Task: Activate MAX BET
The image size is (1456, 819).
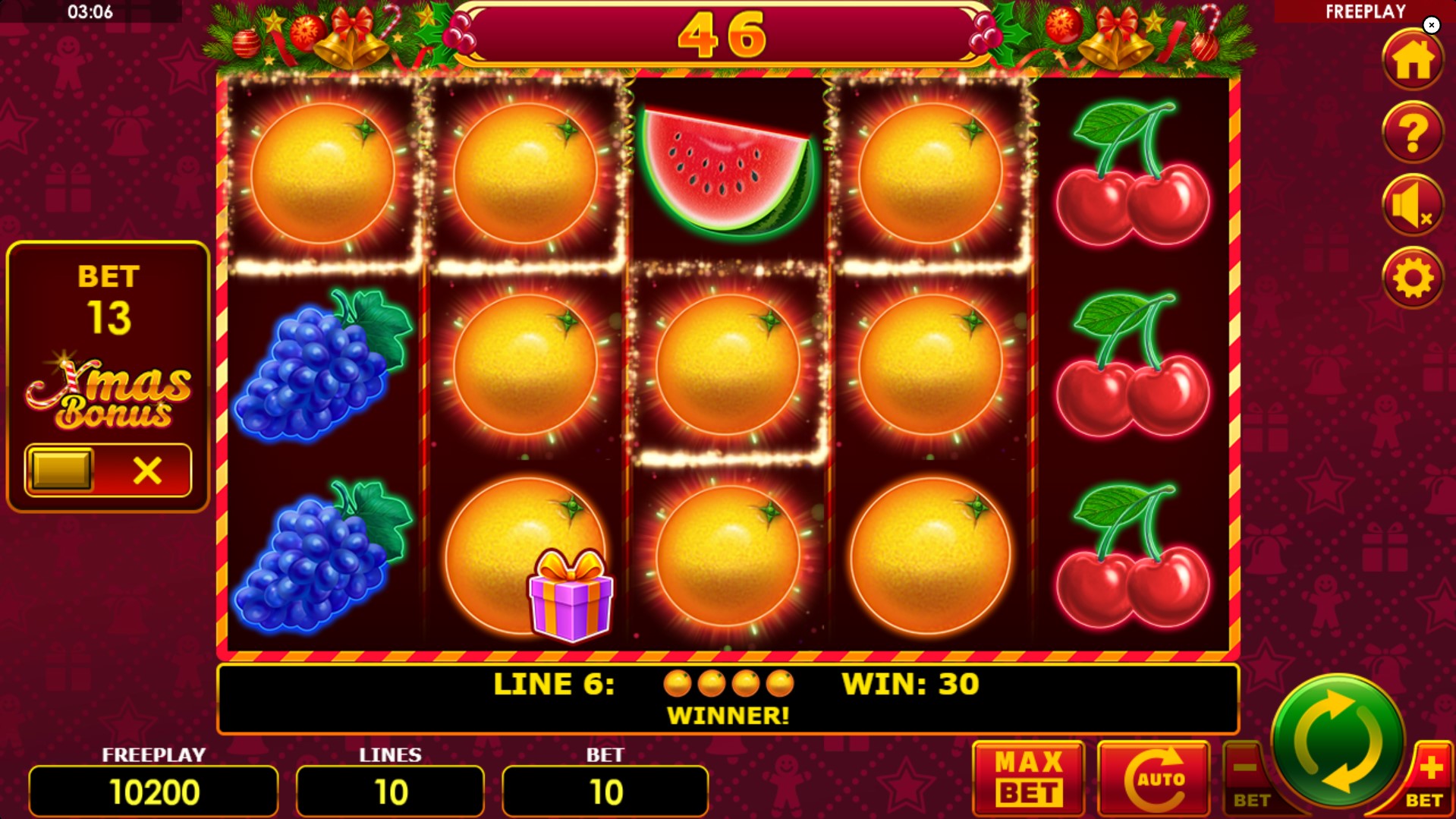Action: coord(1028,777)
